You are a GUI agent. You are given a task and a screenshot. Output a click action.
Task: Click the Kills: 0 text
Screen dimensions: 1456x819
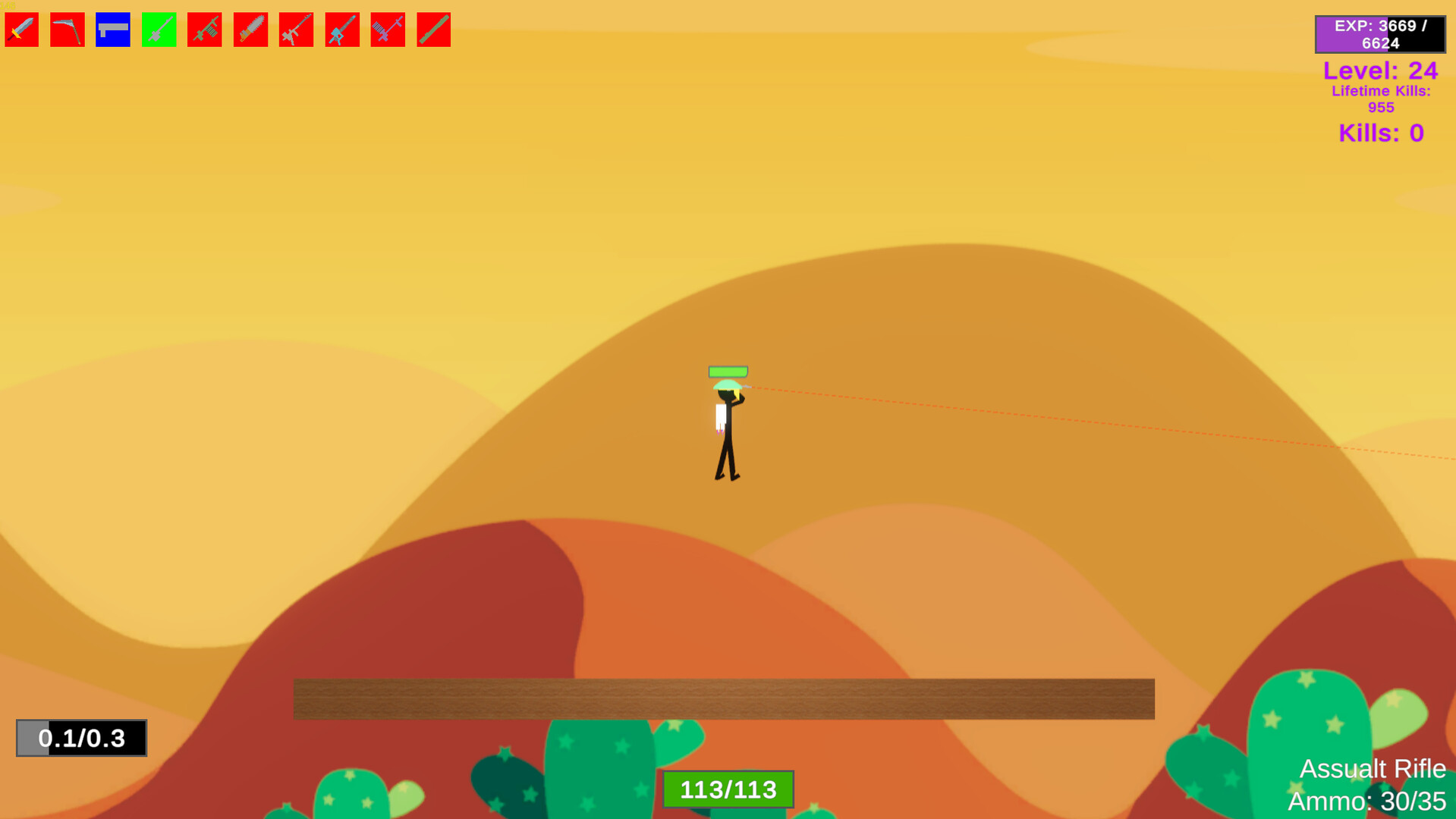1380,133
